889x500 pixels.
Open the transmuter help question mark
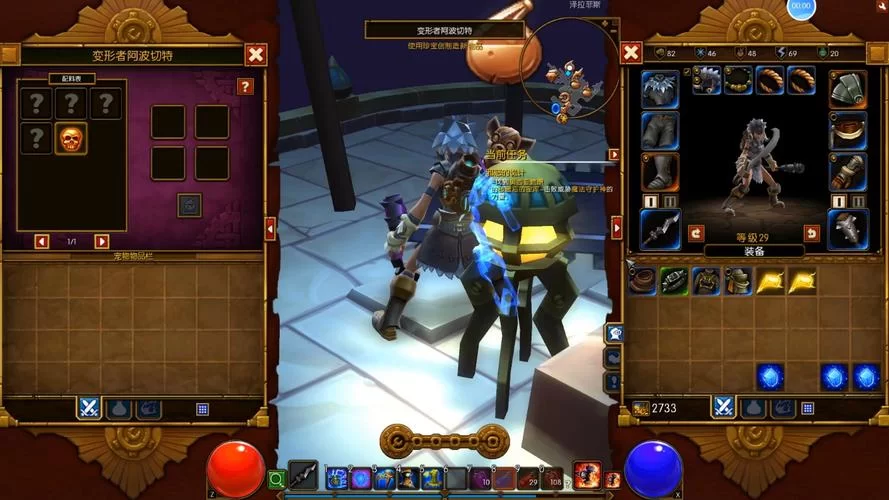[x=245, y=87]
